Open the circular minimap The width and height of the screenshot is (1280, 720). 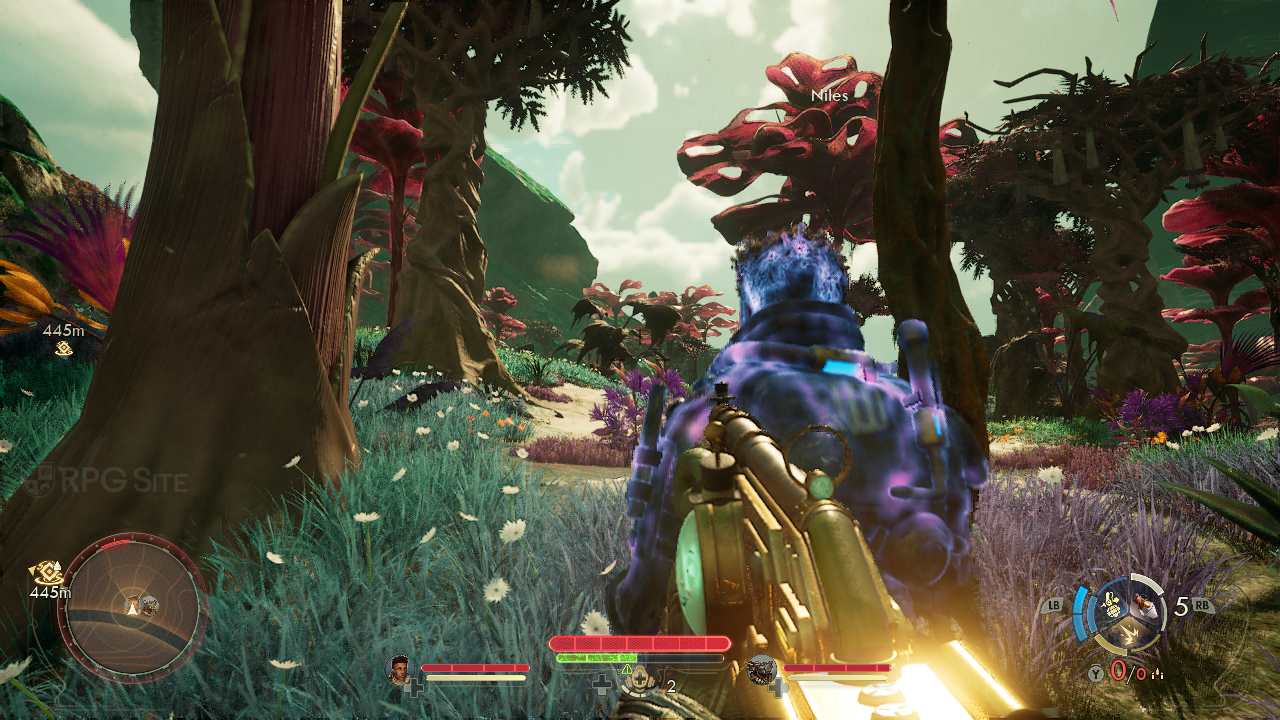pyautogui.click(x=132, y=606)
